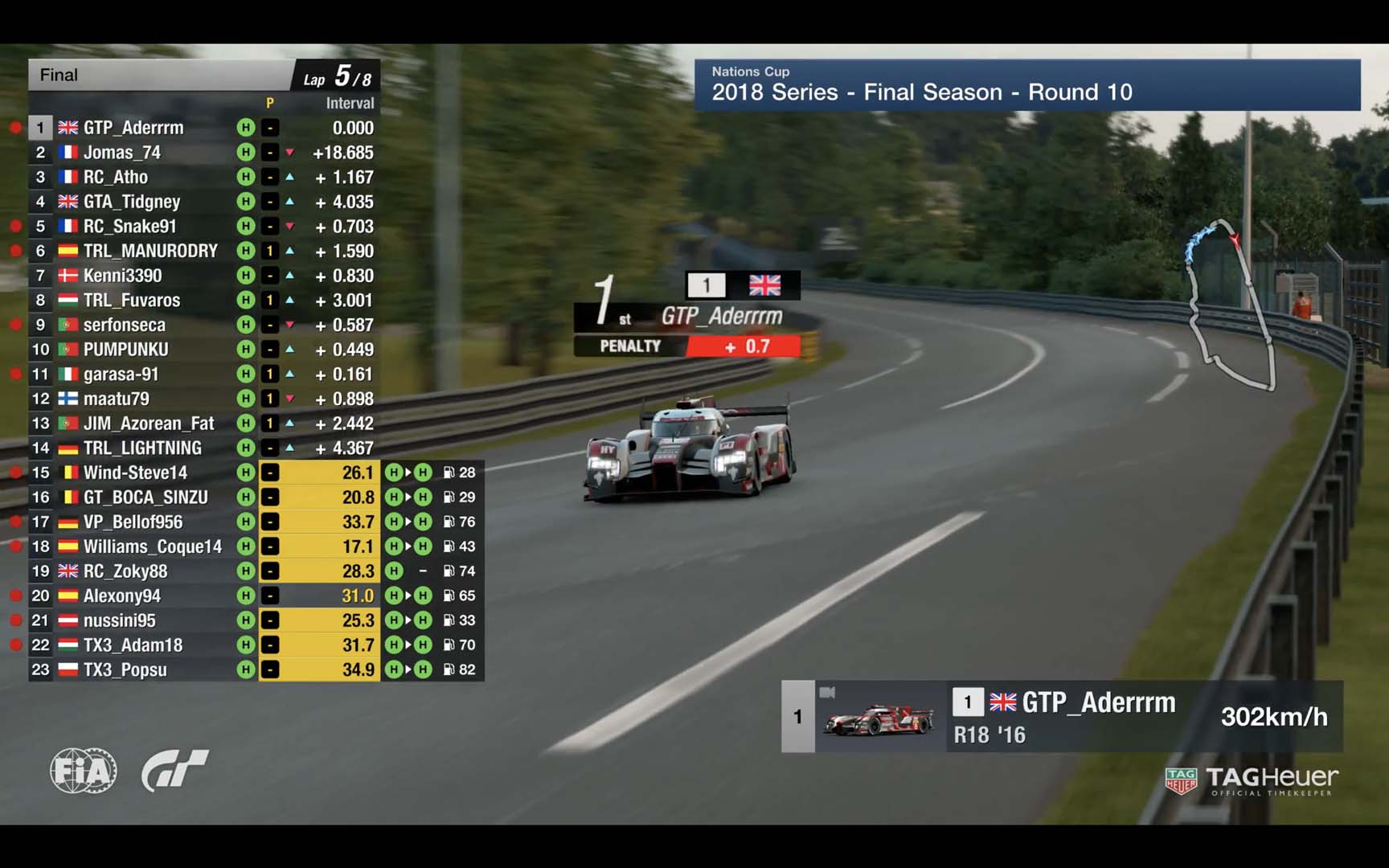Image resolution: width=1389 pixels, height=868 pixels.
Task: Choose Jomas_74 in the standings list
Action: coord(122,153)
